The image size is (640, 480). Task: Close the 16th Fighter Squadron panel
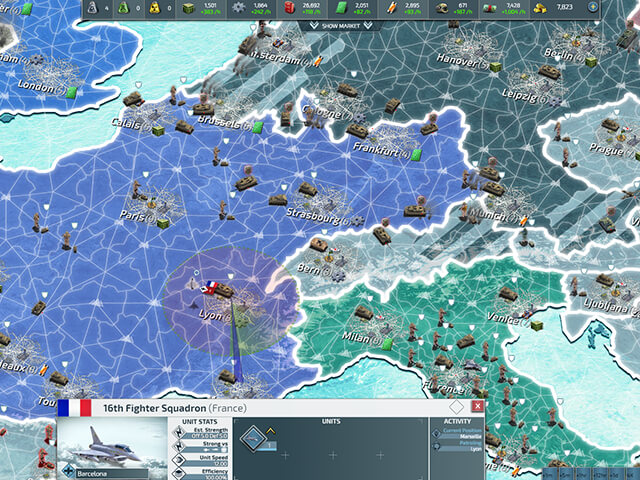pyautogui.click(x=478, y=407)
